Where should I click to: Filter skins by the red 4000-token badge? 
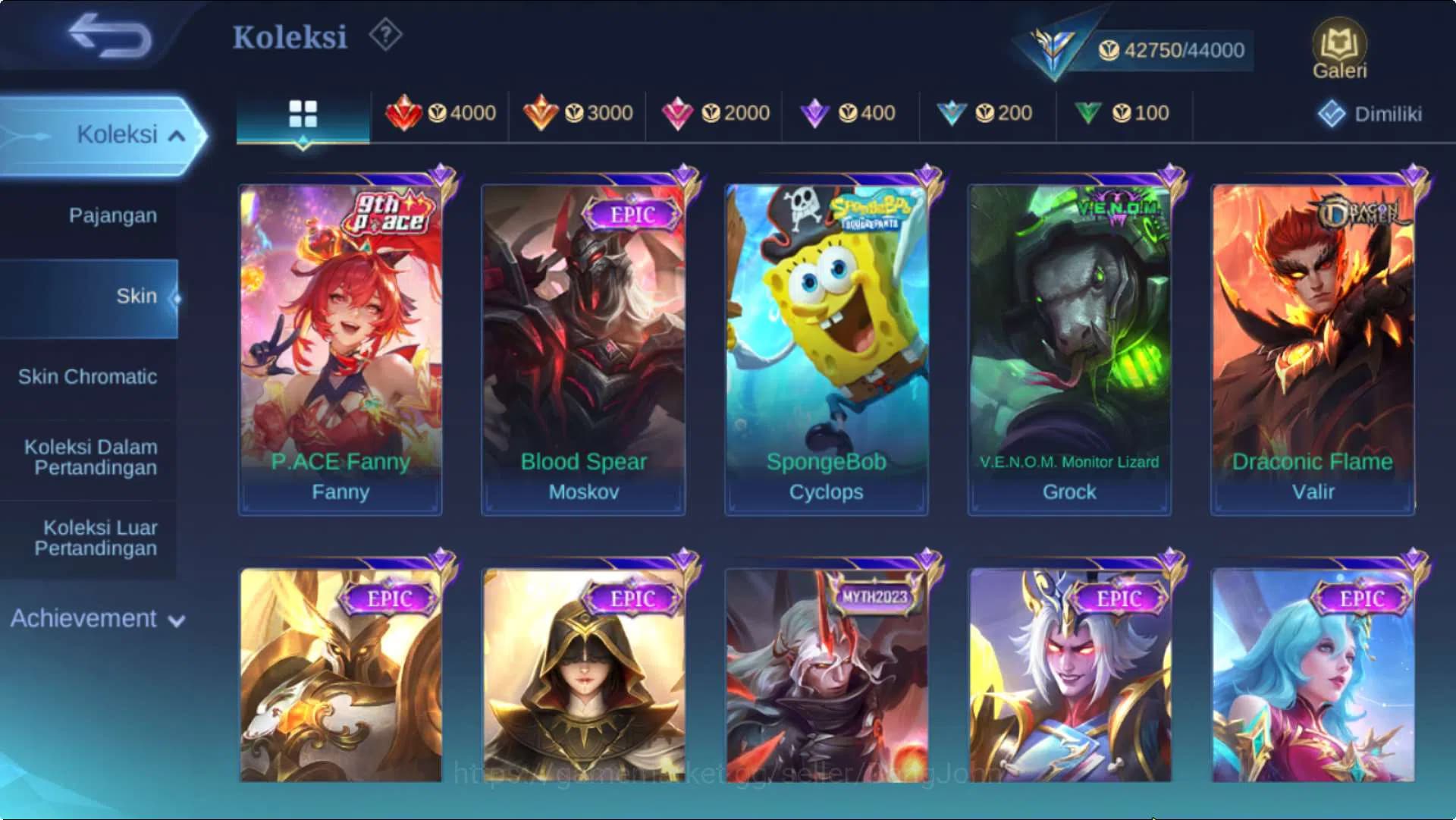(444, 112)
